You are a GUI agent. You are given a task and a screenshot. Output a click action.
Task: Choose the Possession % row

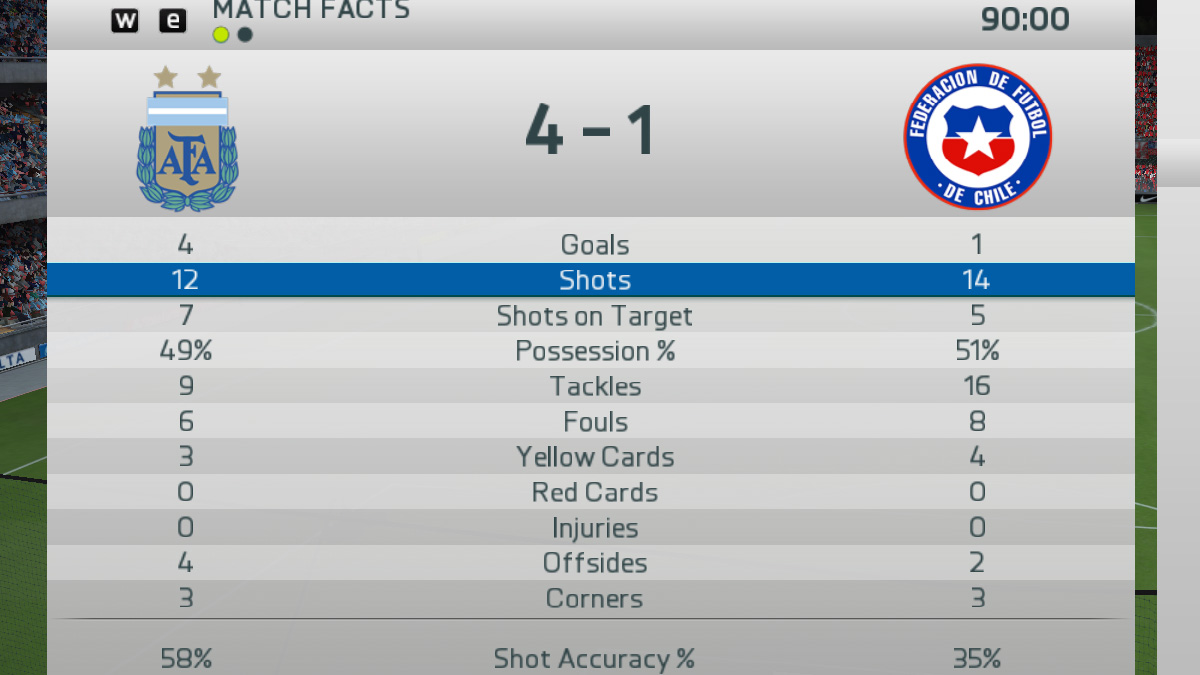595,351
